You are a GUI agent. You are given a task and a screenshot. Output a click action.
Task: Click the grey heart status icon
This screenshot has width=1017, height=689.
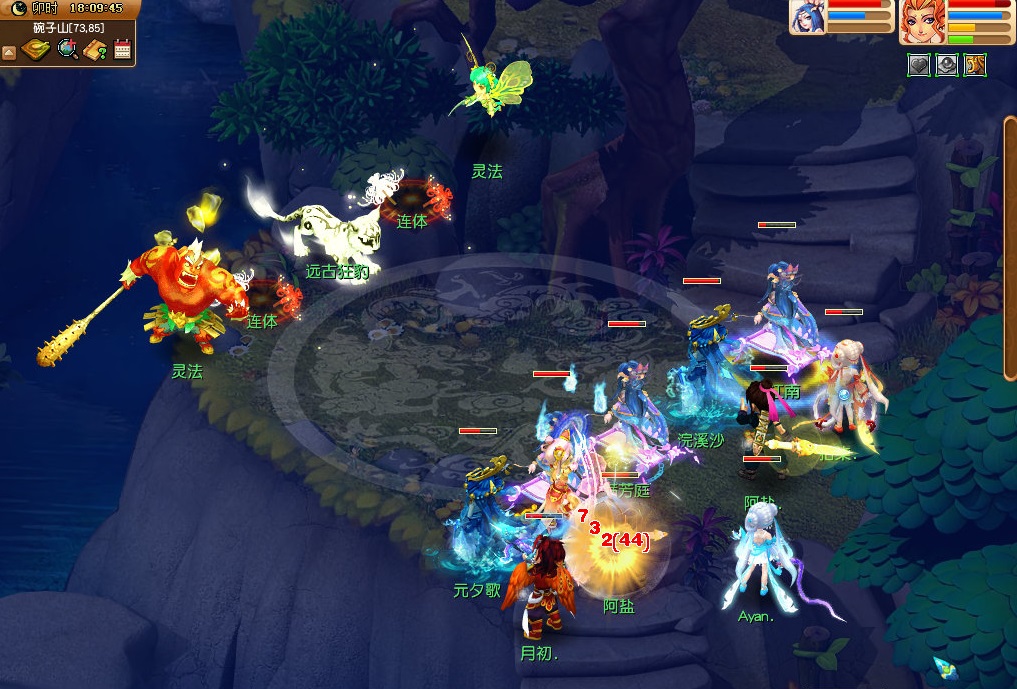pos(919,66)
